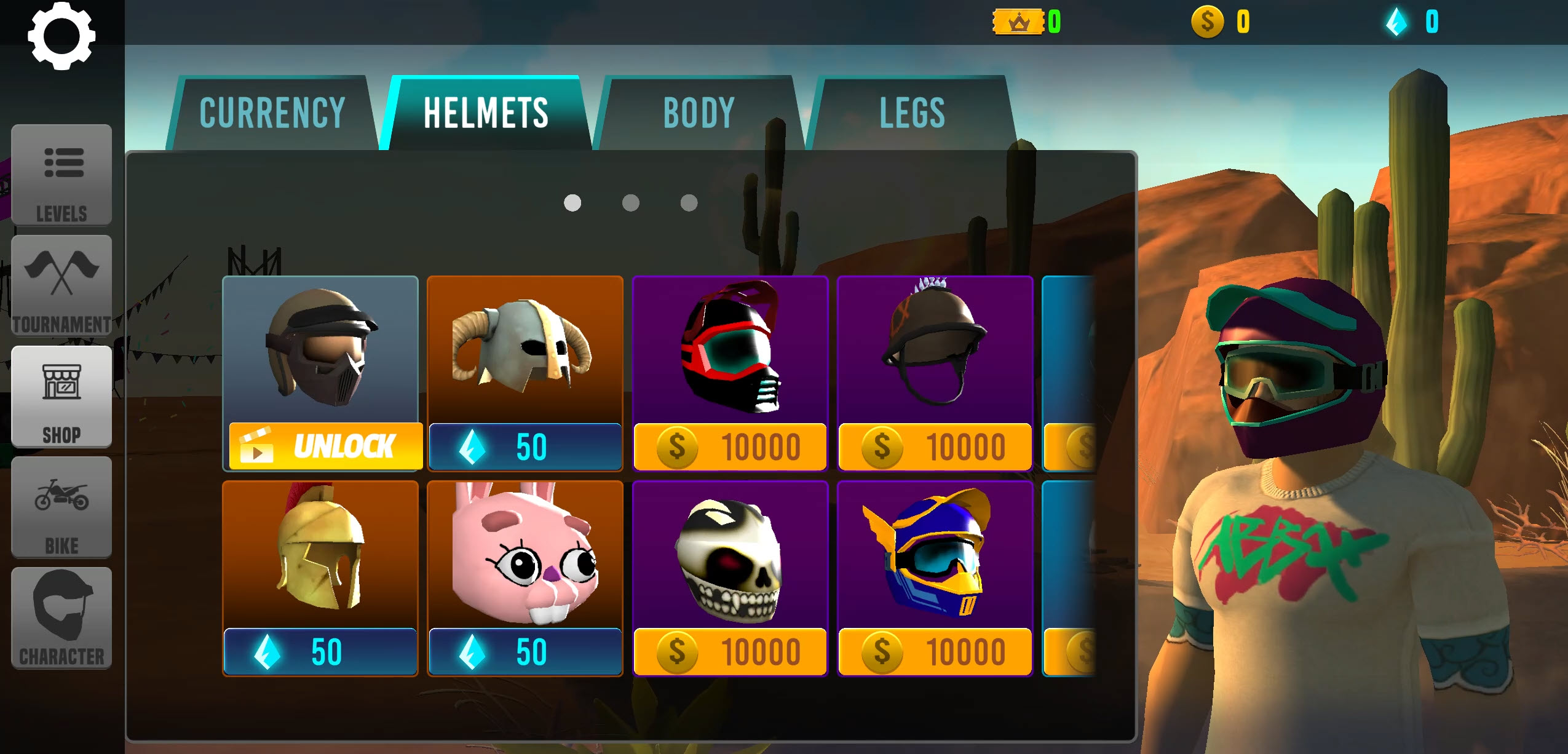Jump to the third helmet page dot

point(689,203)
